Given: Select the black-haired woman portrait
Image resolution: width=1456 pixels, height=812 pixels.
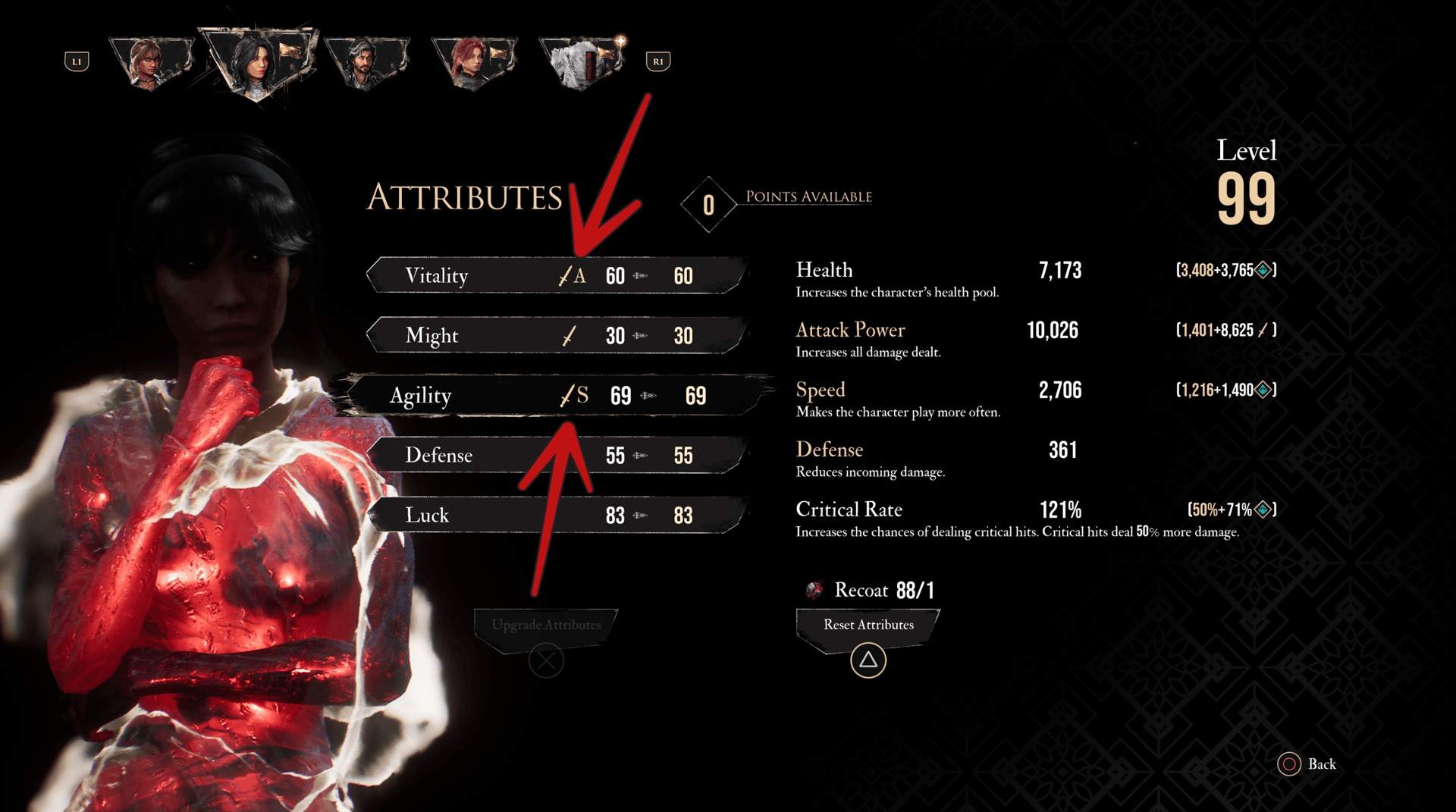Looking at the screenshot, I should click(x=256, y=62).
